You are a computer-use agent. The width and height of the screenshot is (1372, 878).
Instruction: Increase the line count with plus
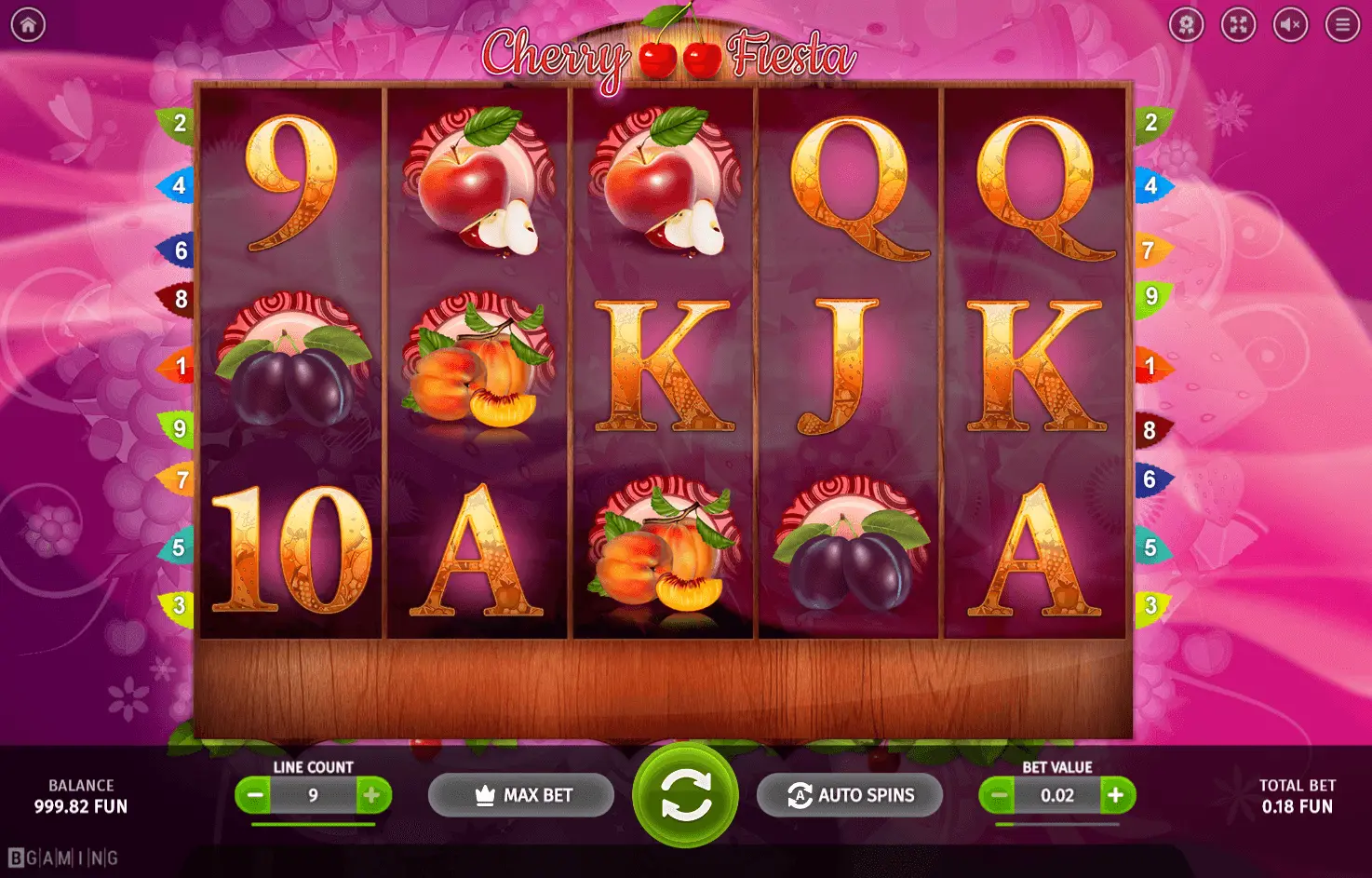(x=371, y=795)
